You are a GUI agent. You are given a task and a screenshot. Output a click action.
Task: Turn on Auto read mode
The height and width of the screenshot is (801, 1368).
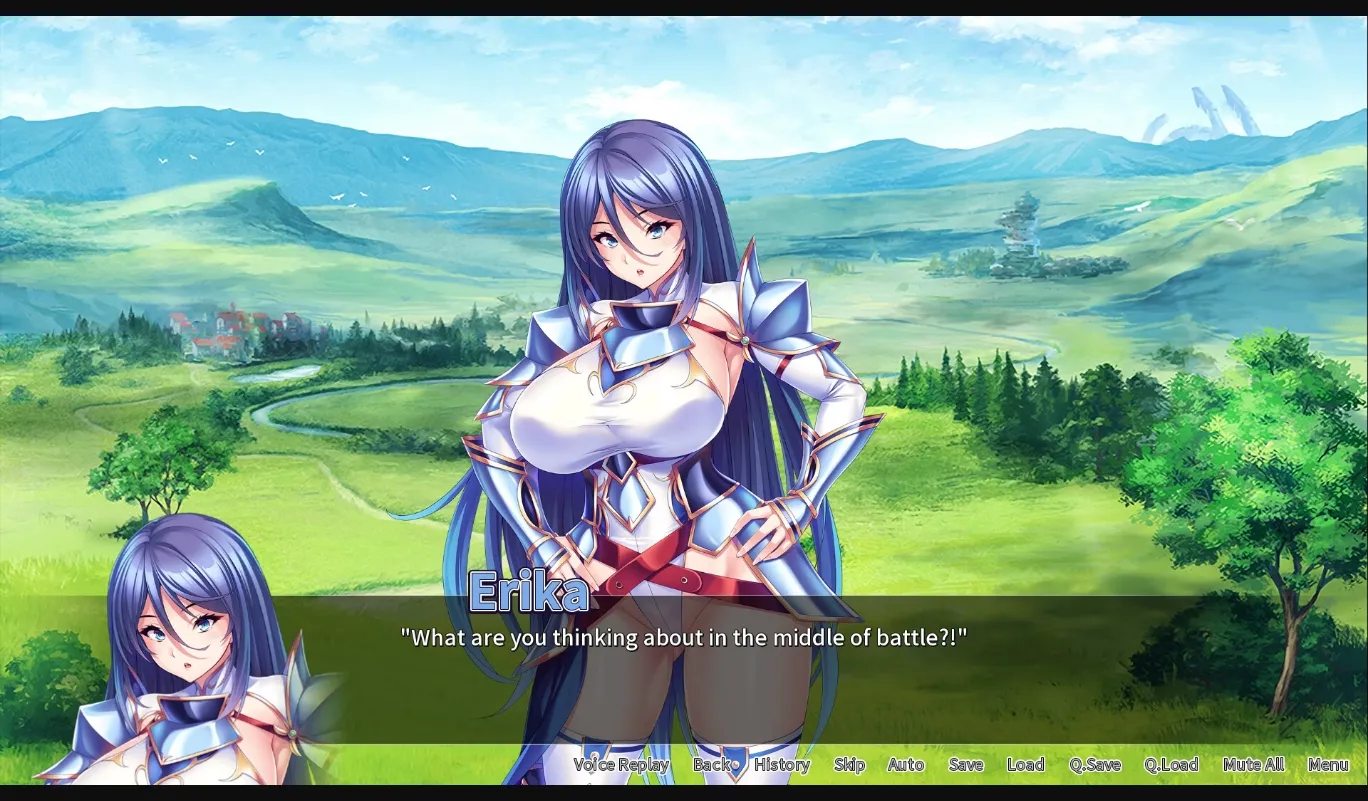[x=904, y=764]
